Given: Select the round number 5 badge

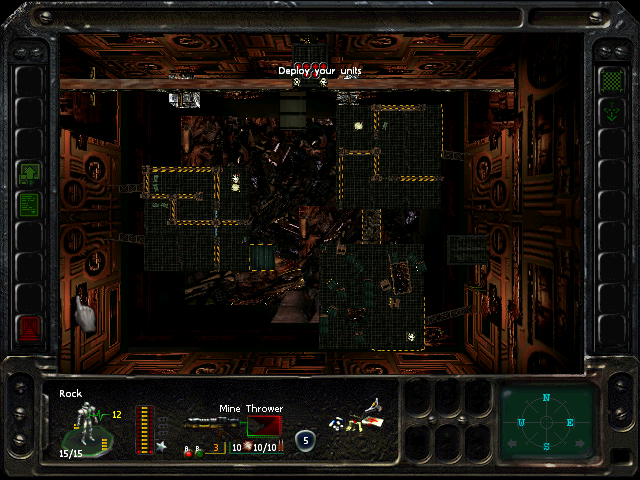Looking at the screenshot, I should tap(305, 439).
